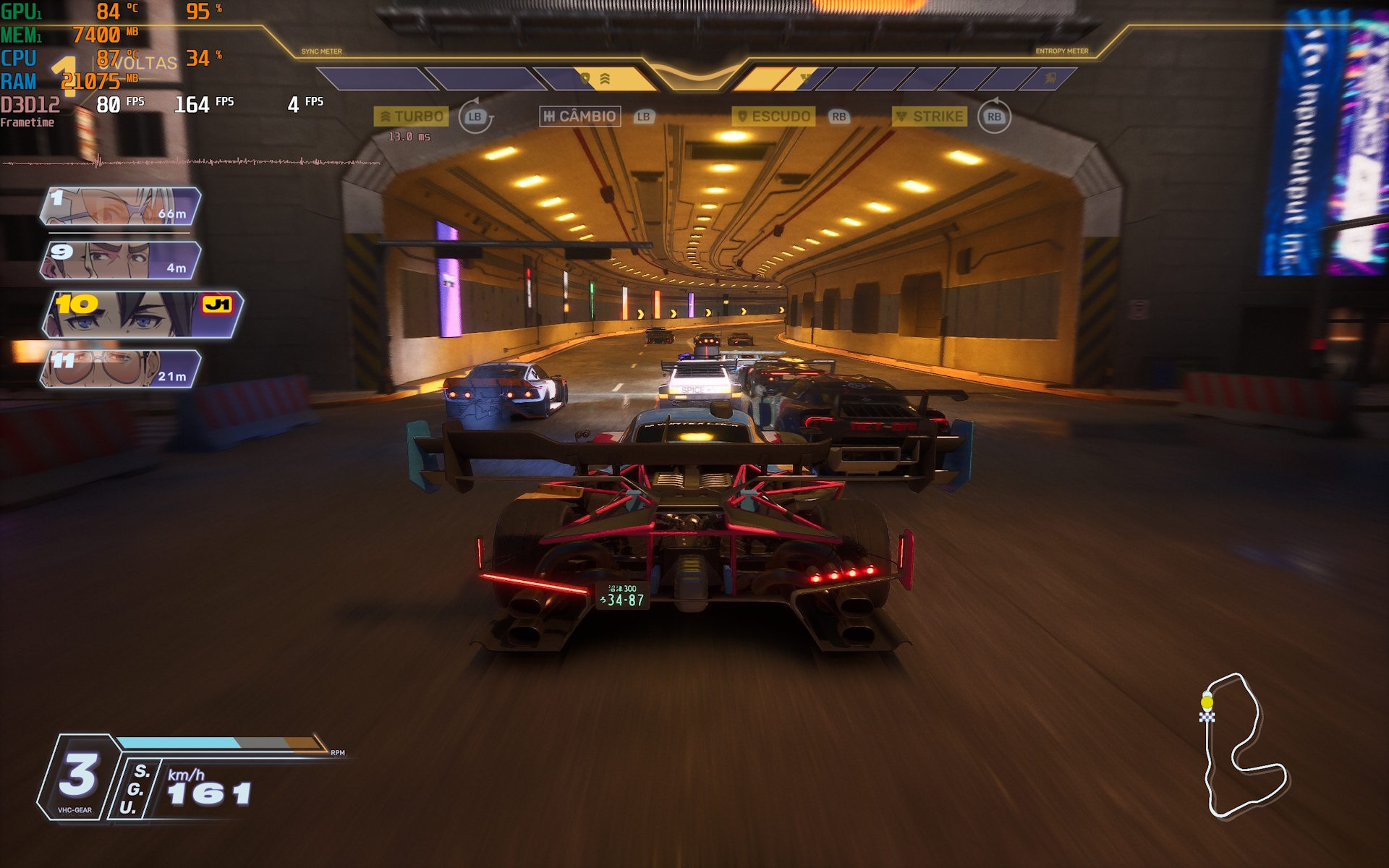Image resolution: width=1389 pixels, height=868 pixels.
Task: Select the CÂMBIO gearshift icon
Action: pyautogui.click(x=579, y=116)
